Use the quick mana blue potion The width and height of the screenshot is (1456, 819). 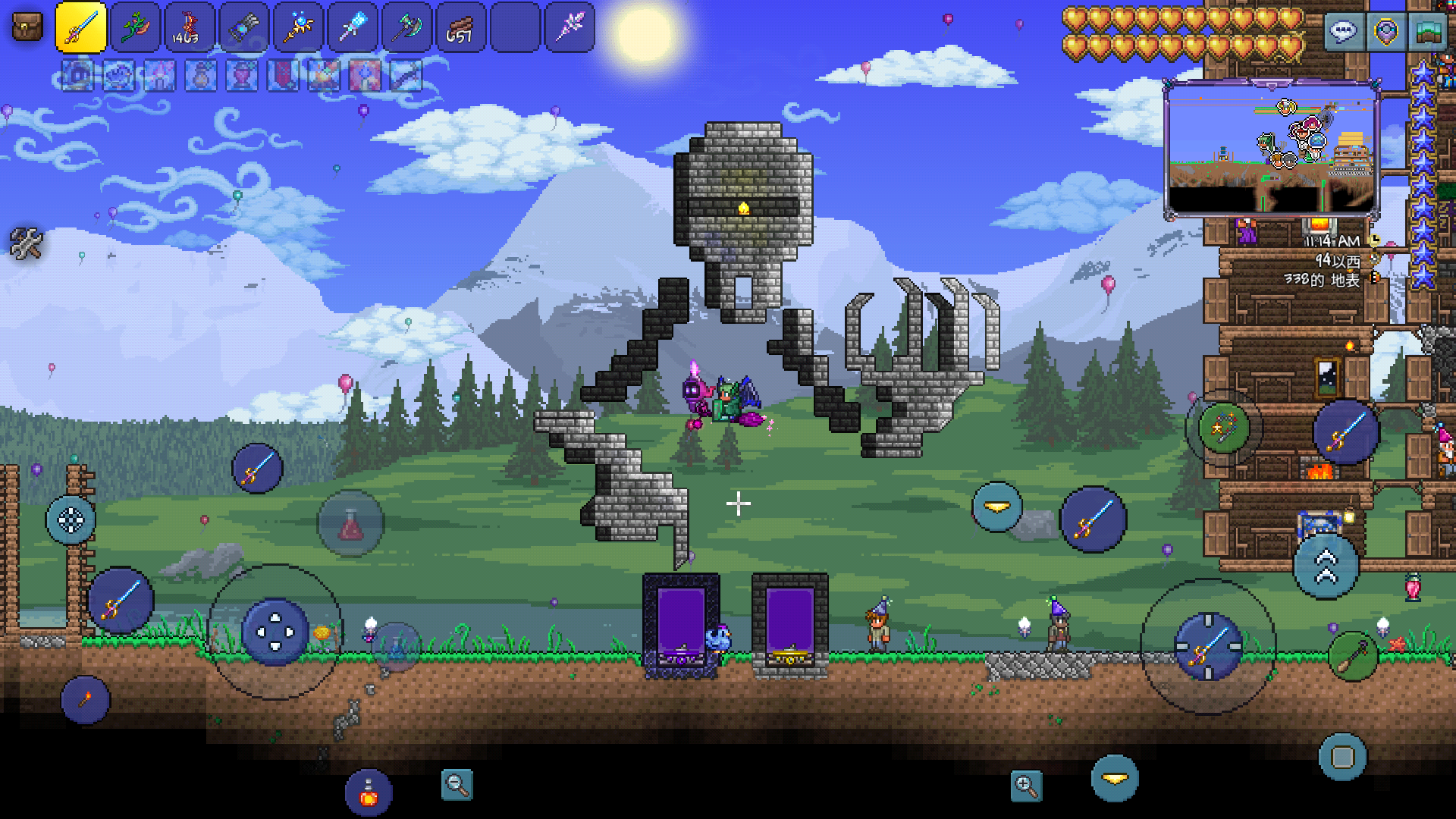click(x=396, y=647)
